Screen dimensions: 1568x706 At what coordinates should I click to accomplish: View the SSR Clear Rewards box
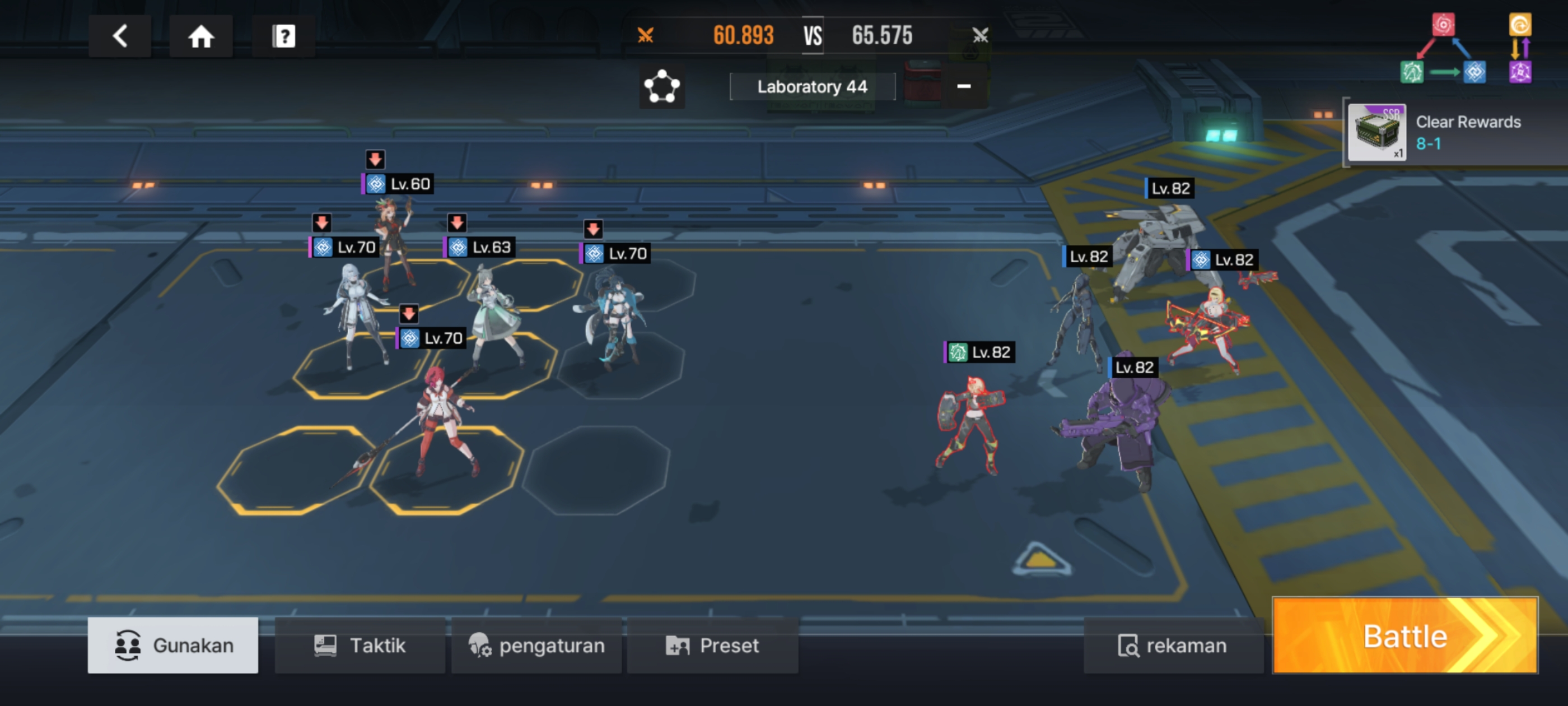click(1376, 132)
